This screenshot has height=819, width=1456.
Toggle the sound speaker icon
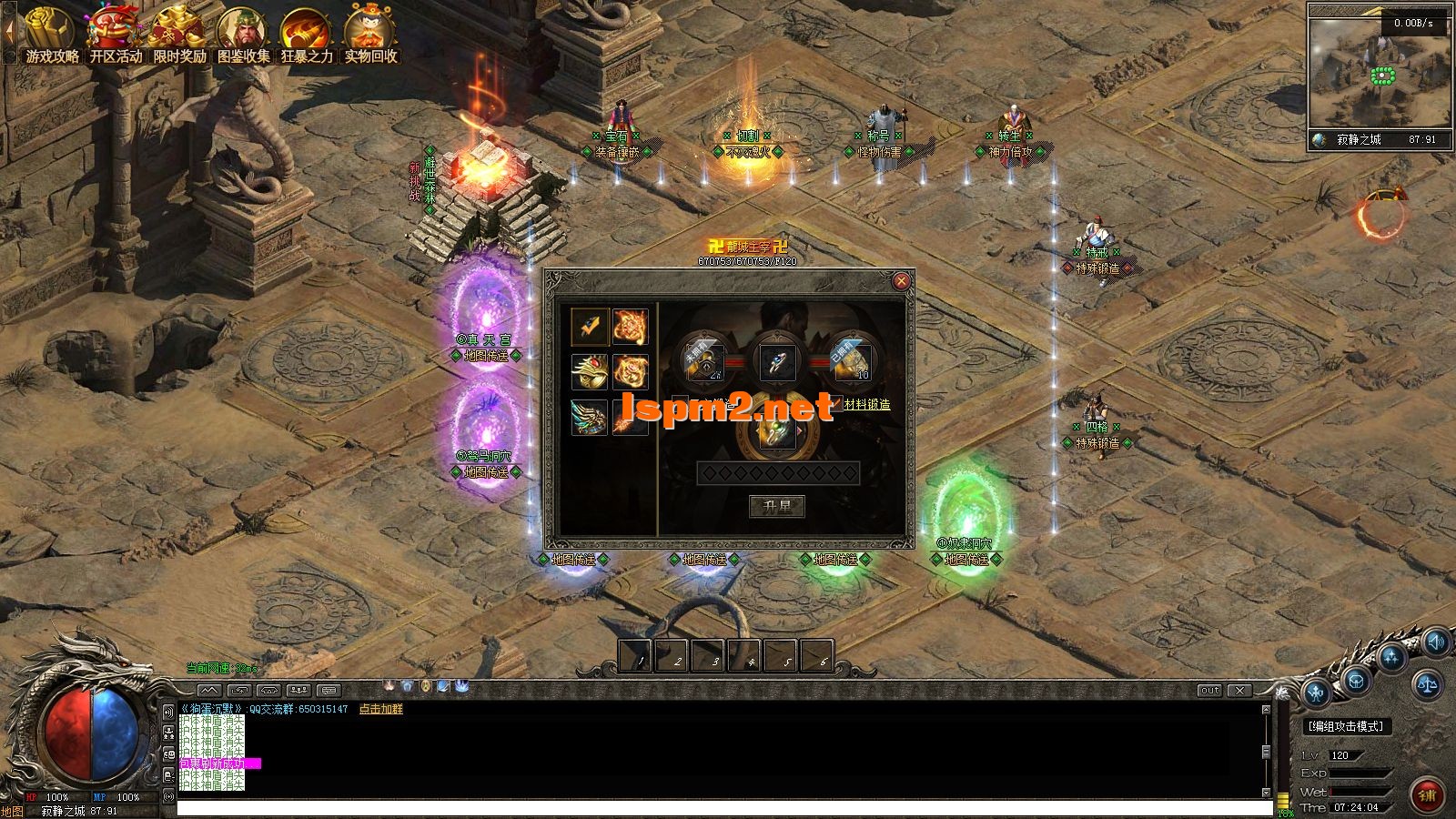[1435, 643]
